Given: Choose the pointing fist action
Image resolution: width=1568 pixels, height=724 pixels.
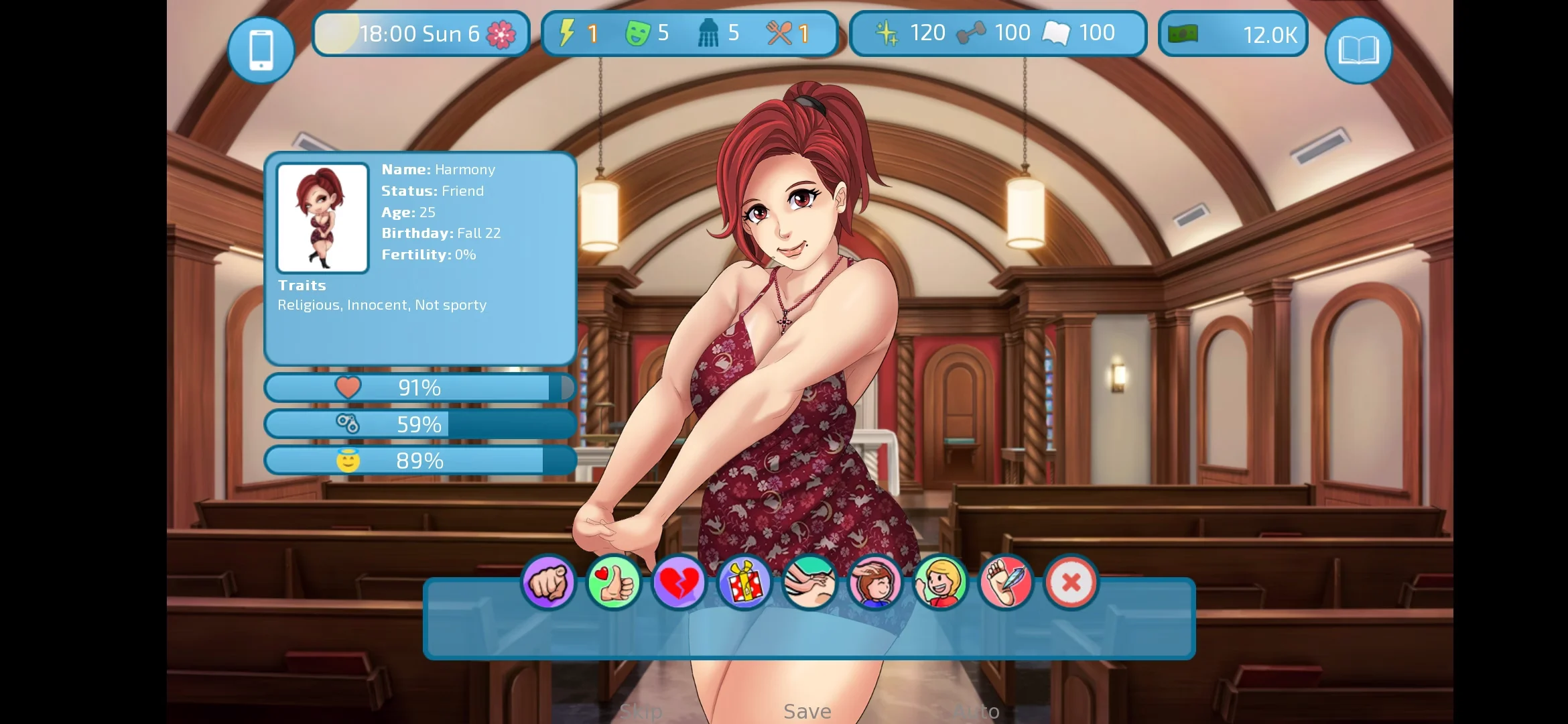Looking at the screenshot, I should pyautogui.click(x=548, y=582).
